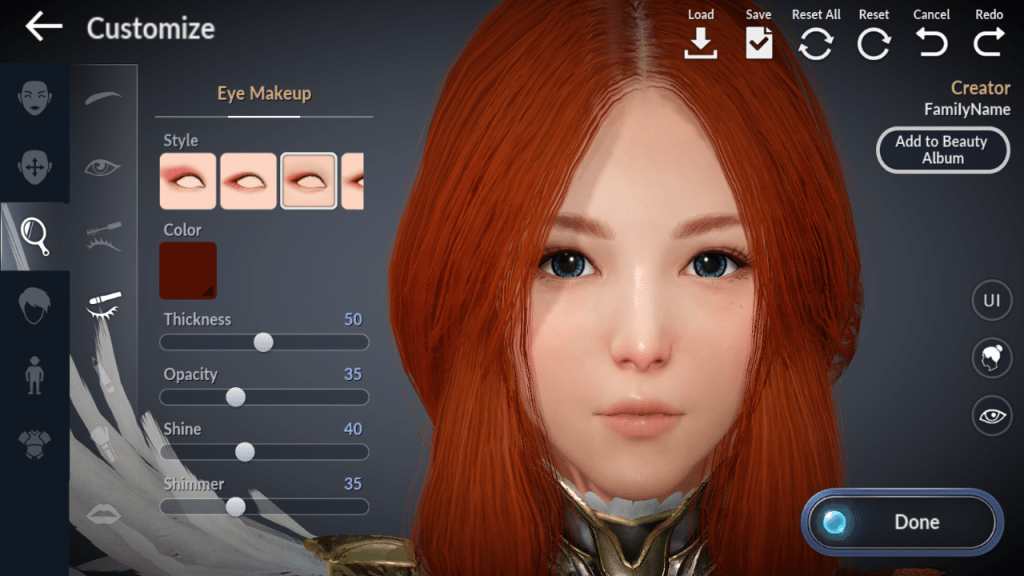Set the Thickness slider position
The image size is (1024, 576).
tap(263, 342)
